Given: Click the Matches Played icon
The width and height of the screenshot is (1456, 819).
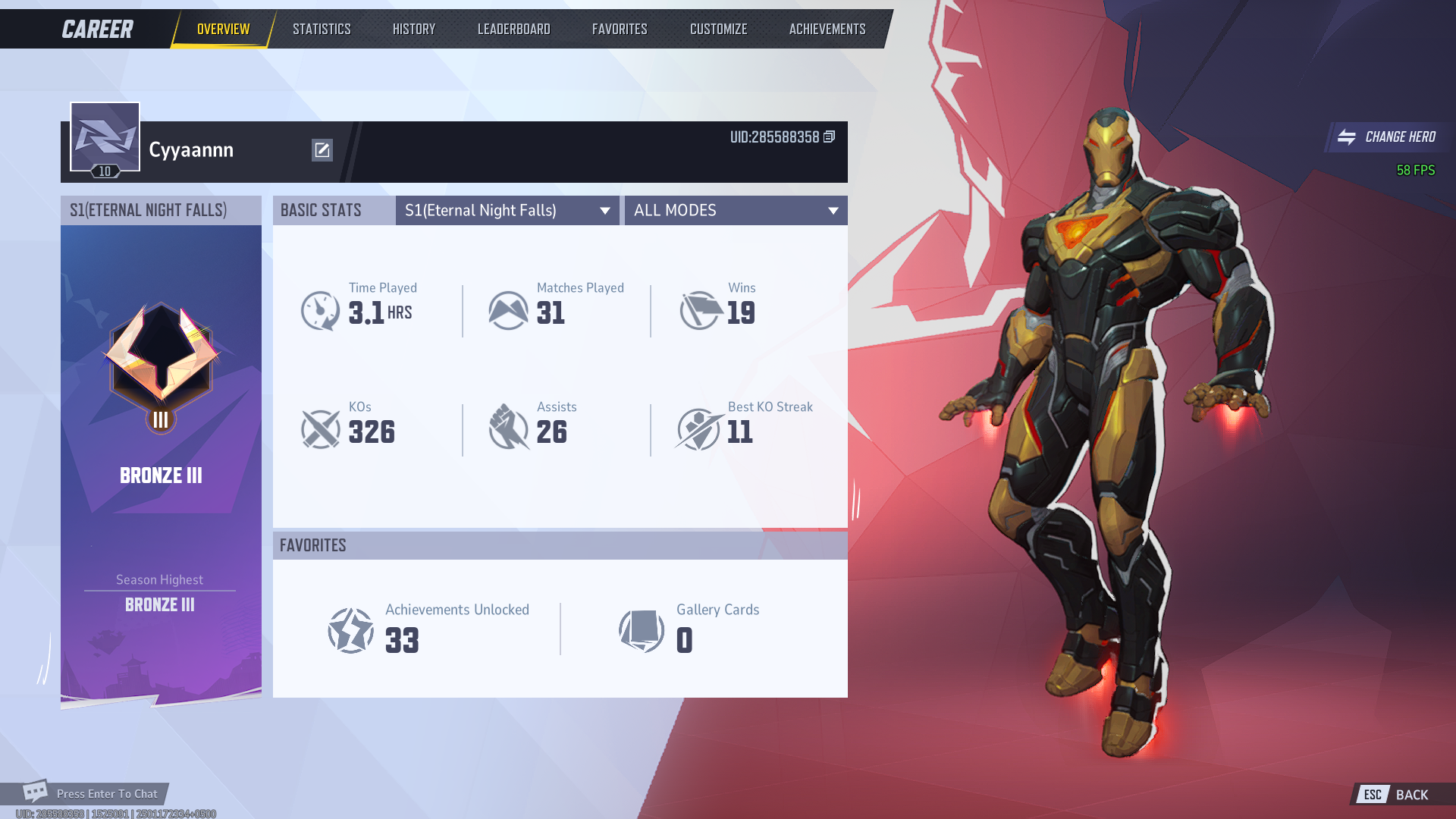Looking at the screenshot, I should (509, 309).
